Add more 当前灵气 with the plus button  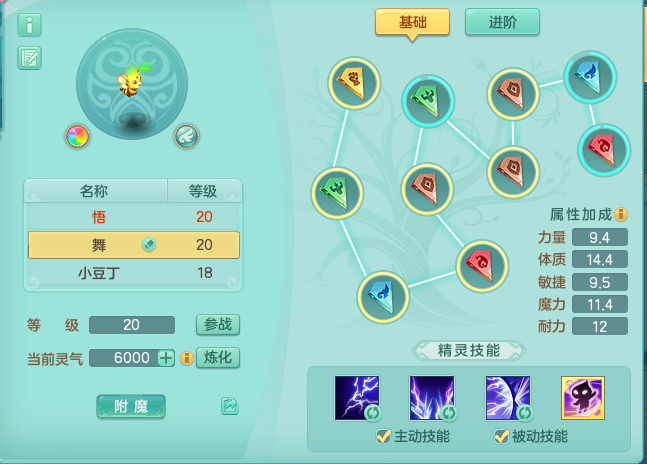[166, 358]
